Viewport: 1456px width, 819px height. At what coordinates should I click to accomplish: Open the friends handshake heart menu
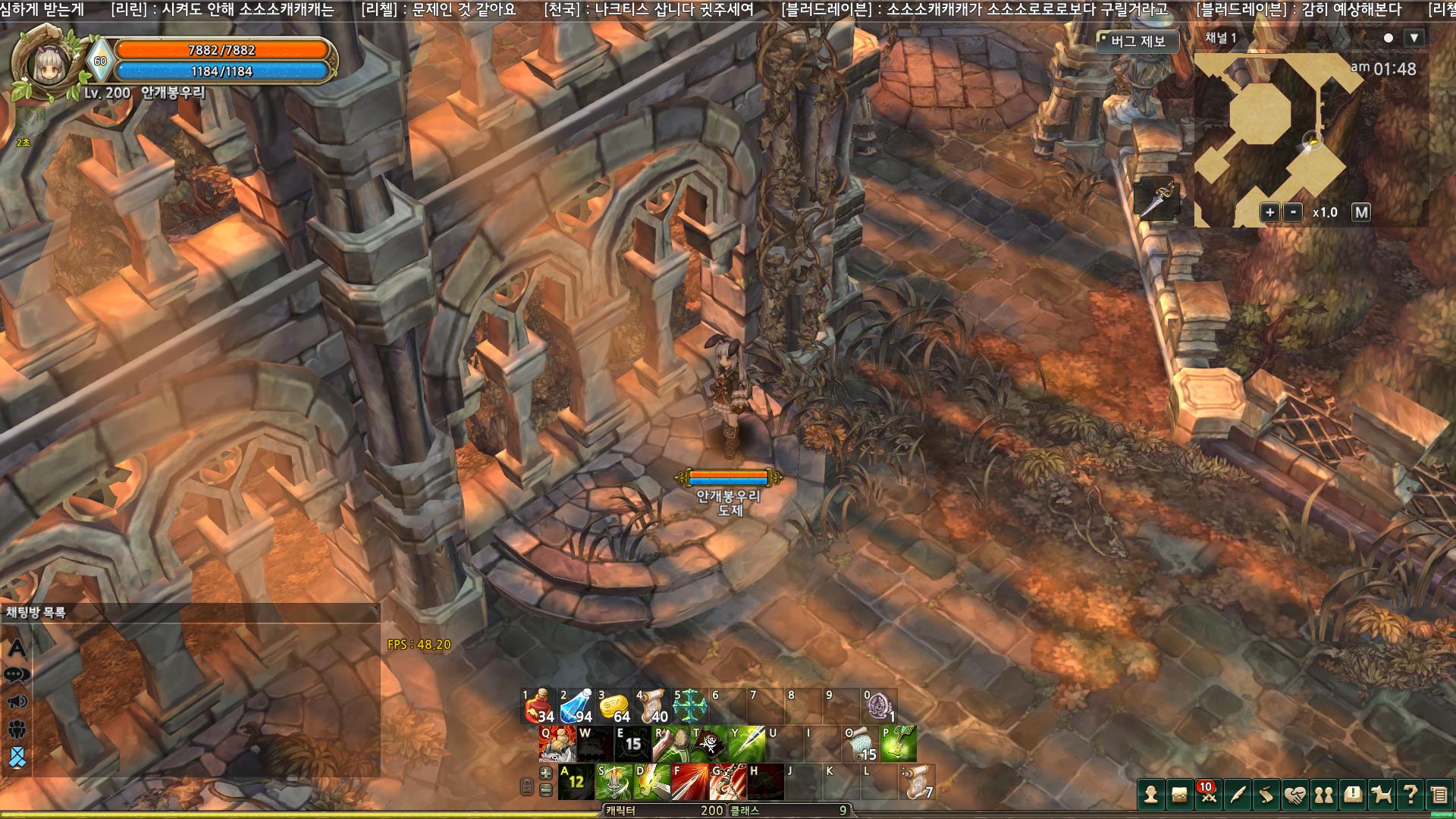point(1295,795)
